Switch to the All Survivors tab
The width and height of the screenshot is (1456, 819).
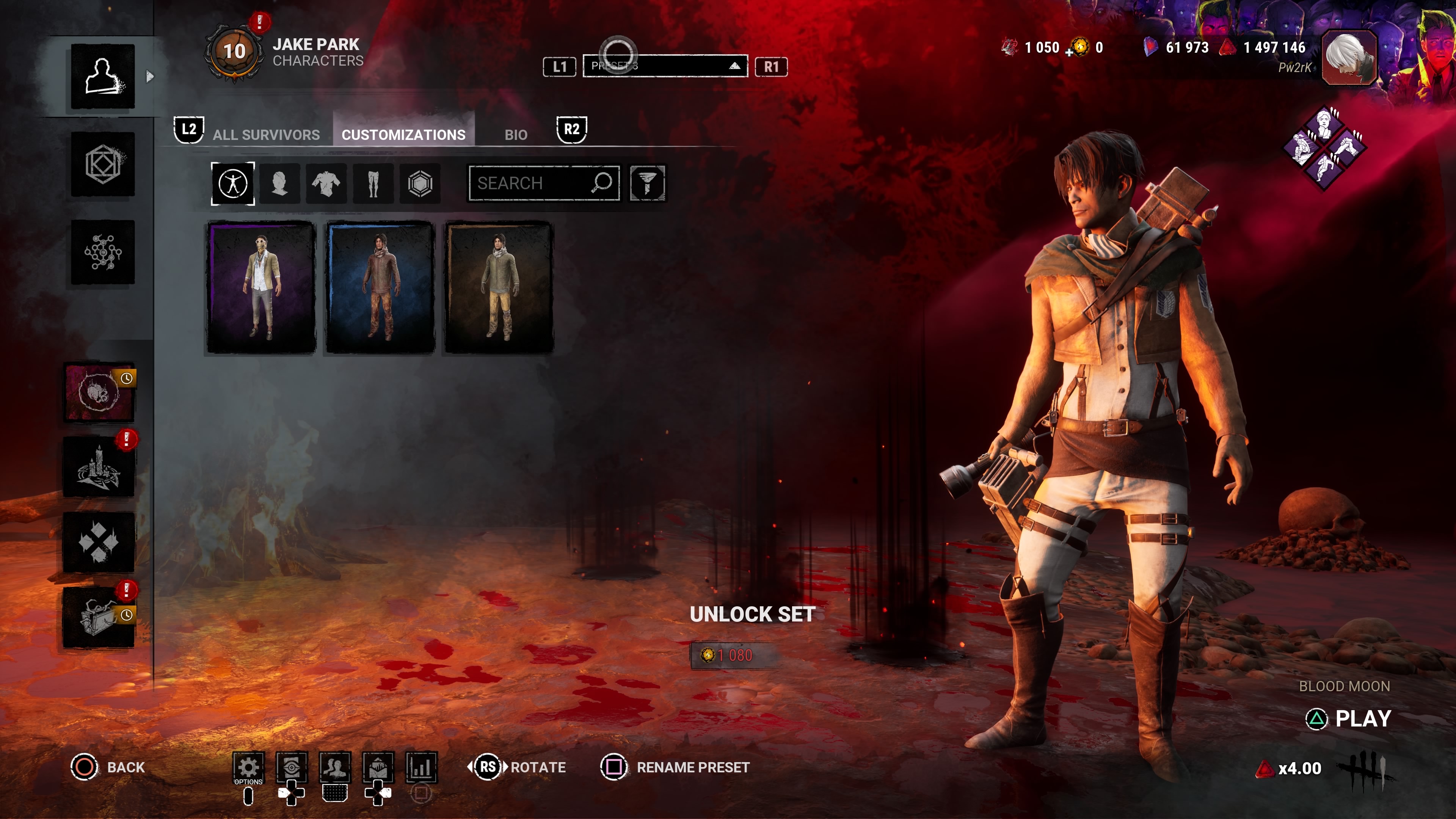266,135
